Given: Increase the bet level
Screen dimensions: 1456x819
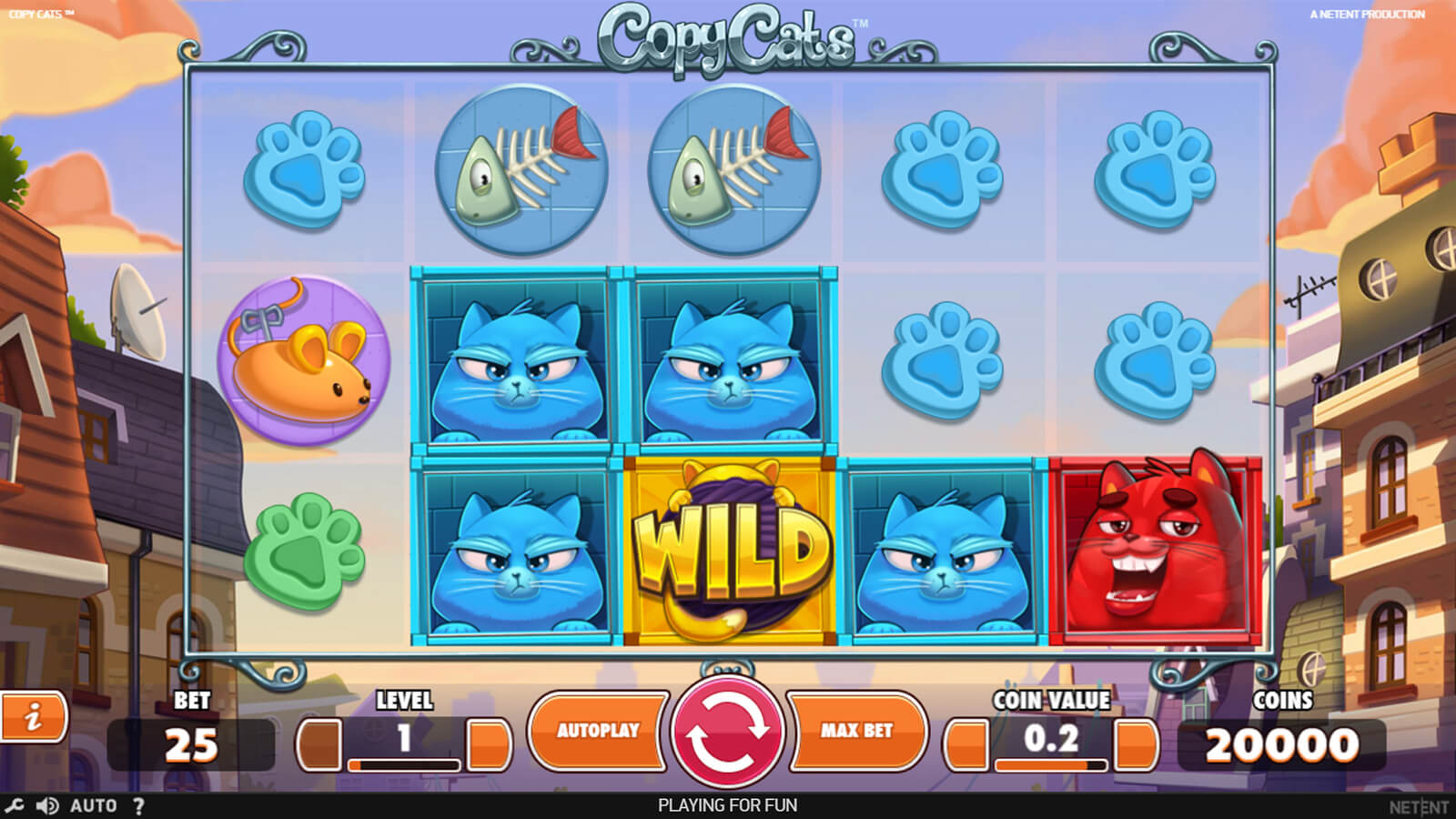Looking at the screenshot, I should tap(489, 744).
